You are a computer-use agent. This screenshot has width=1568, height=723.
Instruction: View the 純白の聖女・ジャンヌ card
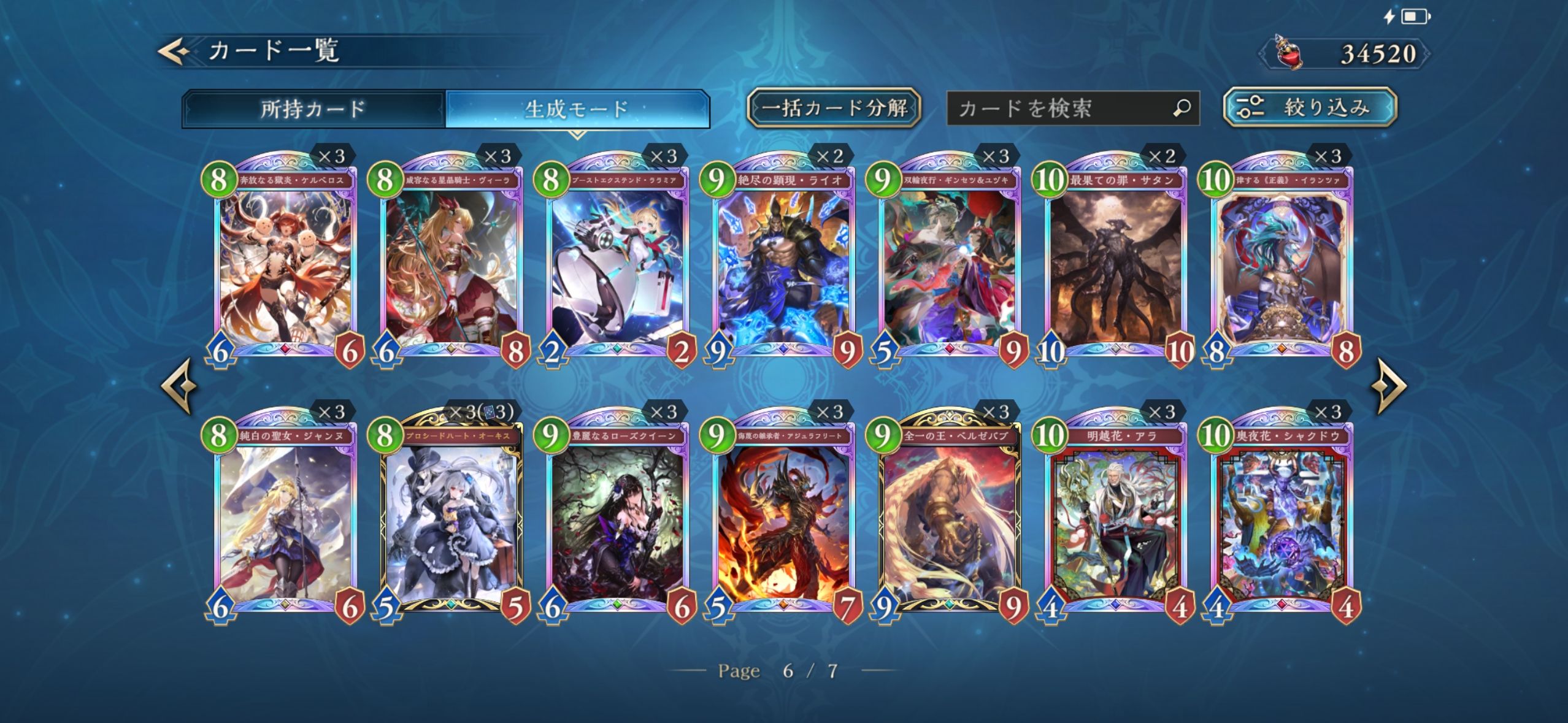(286, 520)
